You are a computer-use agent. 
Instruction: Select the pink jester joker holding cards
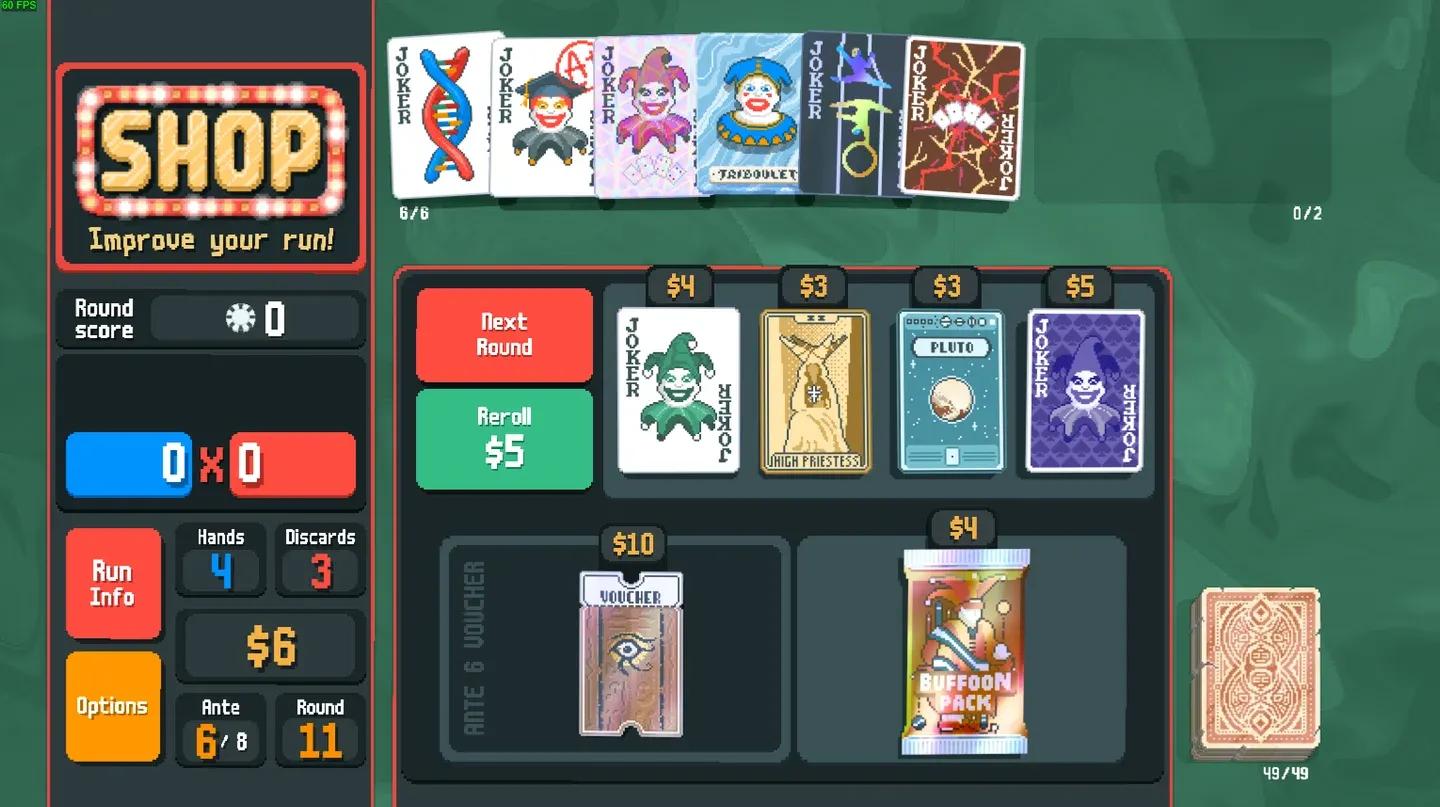point(648,120)
